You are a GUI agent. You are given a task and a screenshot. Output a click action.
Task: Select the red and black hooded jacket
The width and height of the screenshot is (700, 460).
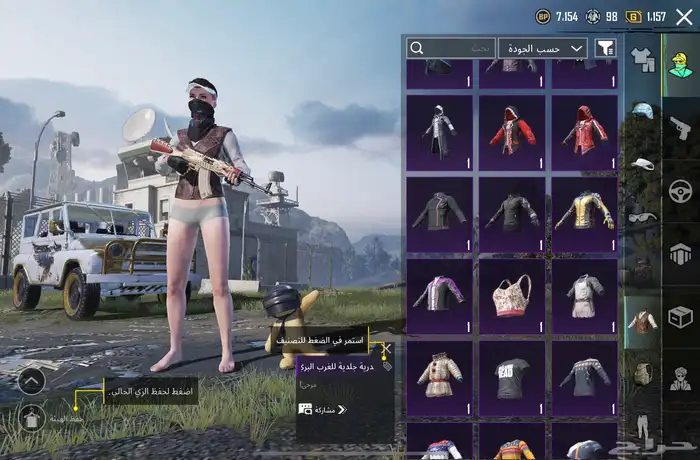(512, 132)
